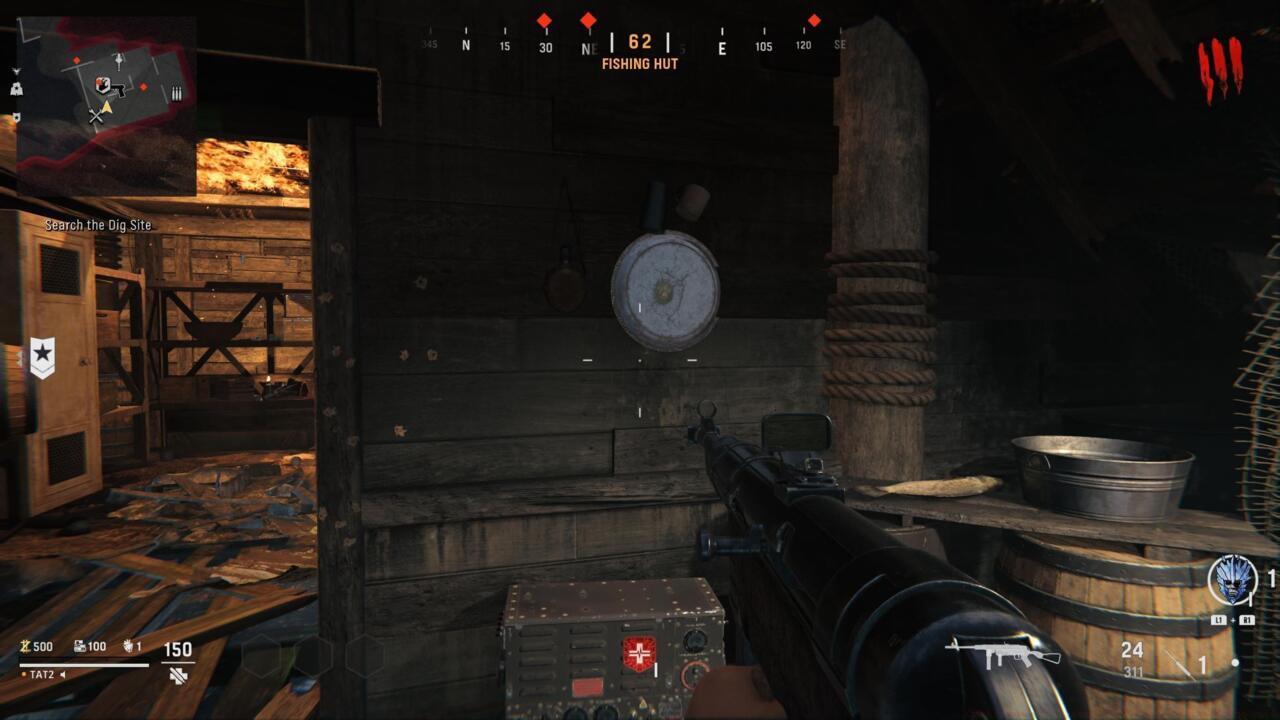Click the armor plate icon below 150
Viewport: 1280px width, 720px height.
tap(177, 675)
